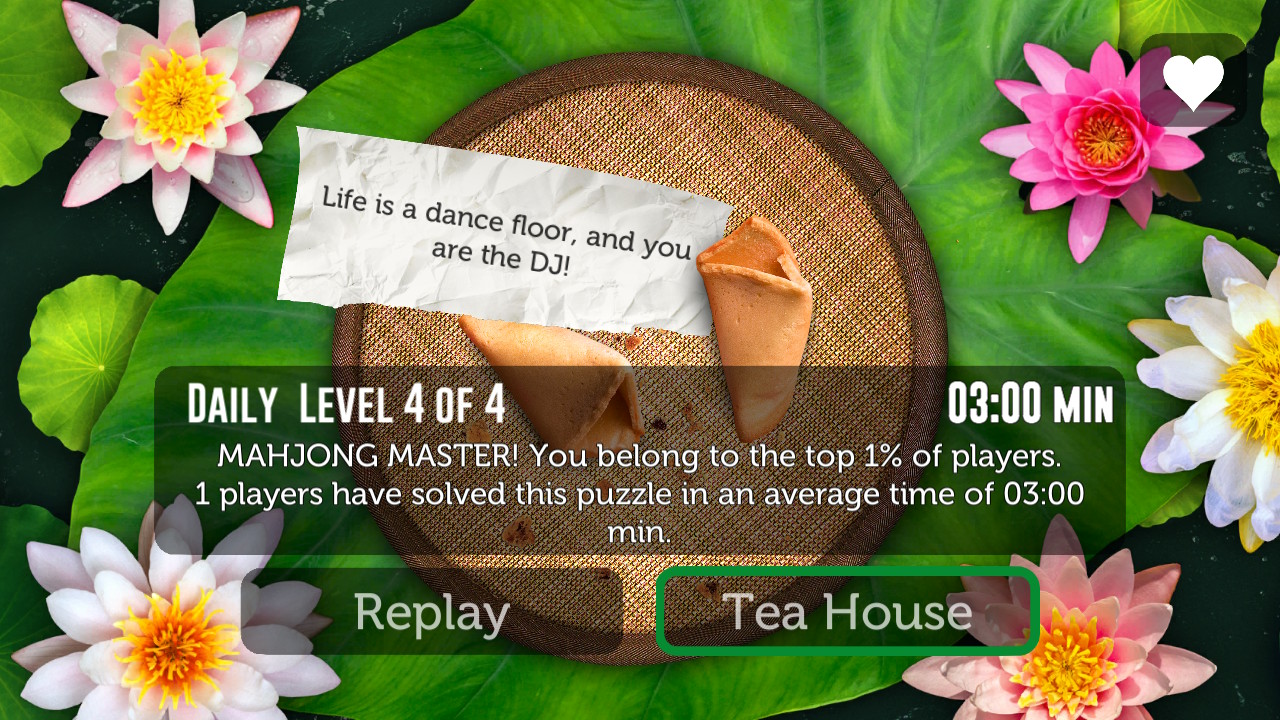Go to the Tea House

[847, 612]
